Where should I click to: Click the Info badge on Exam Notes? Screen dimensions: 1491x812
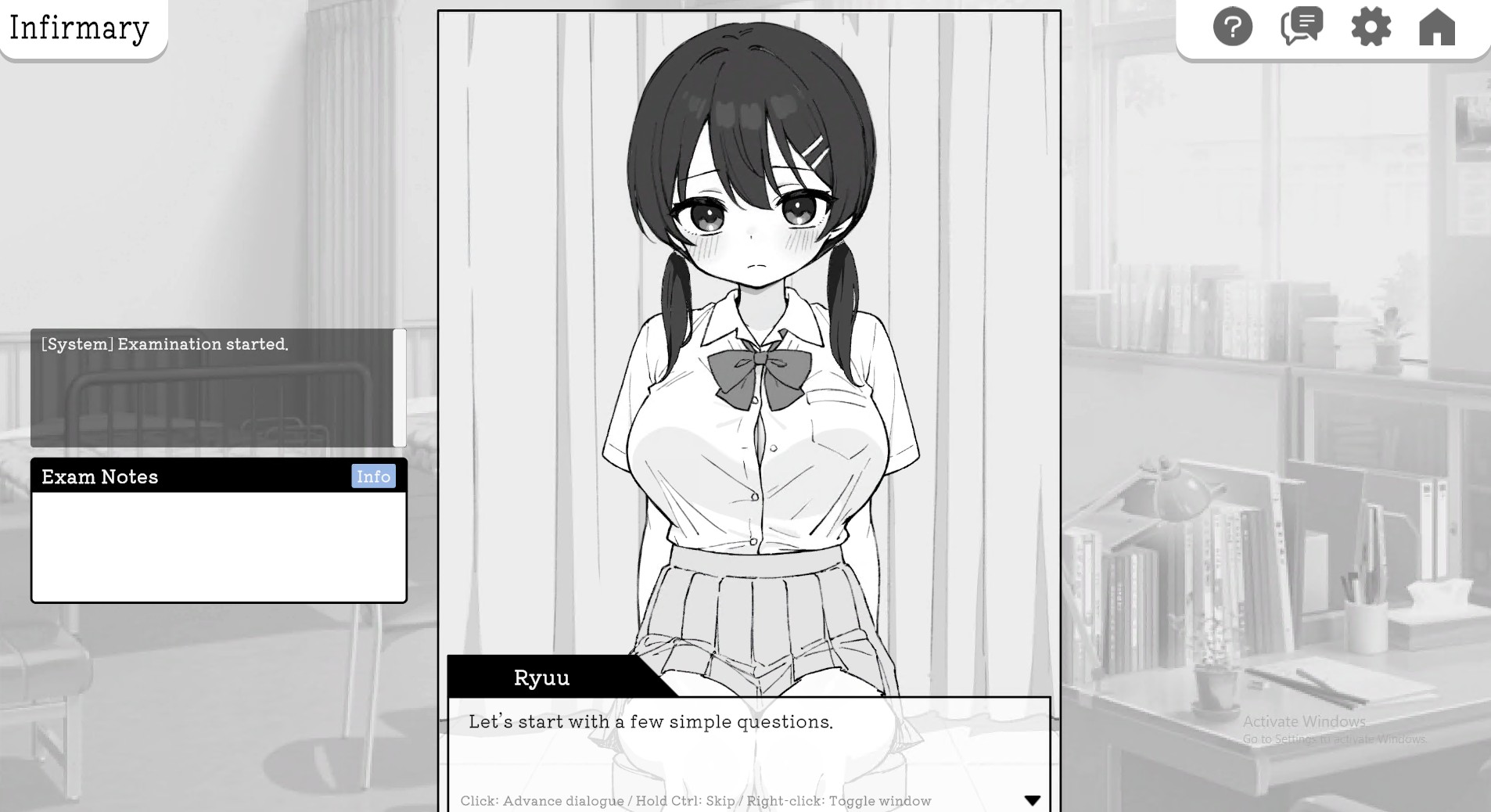pyautogui.click(x=374, y=476)
